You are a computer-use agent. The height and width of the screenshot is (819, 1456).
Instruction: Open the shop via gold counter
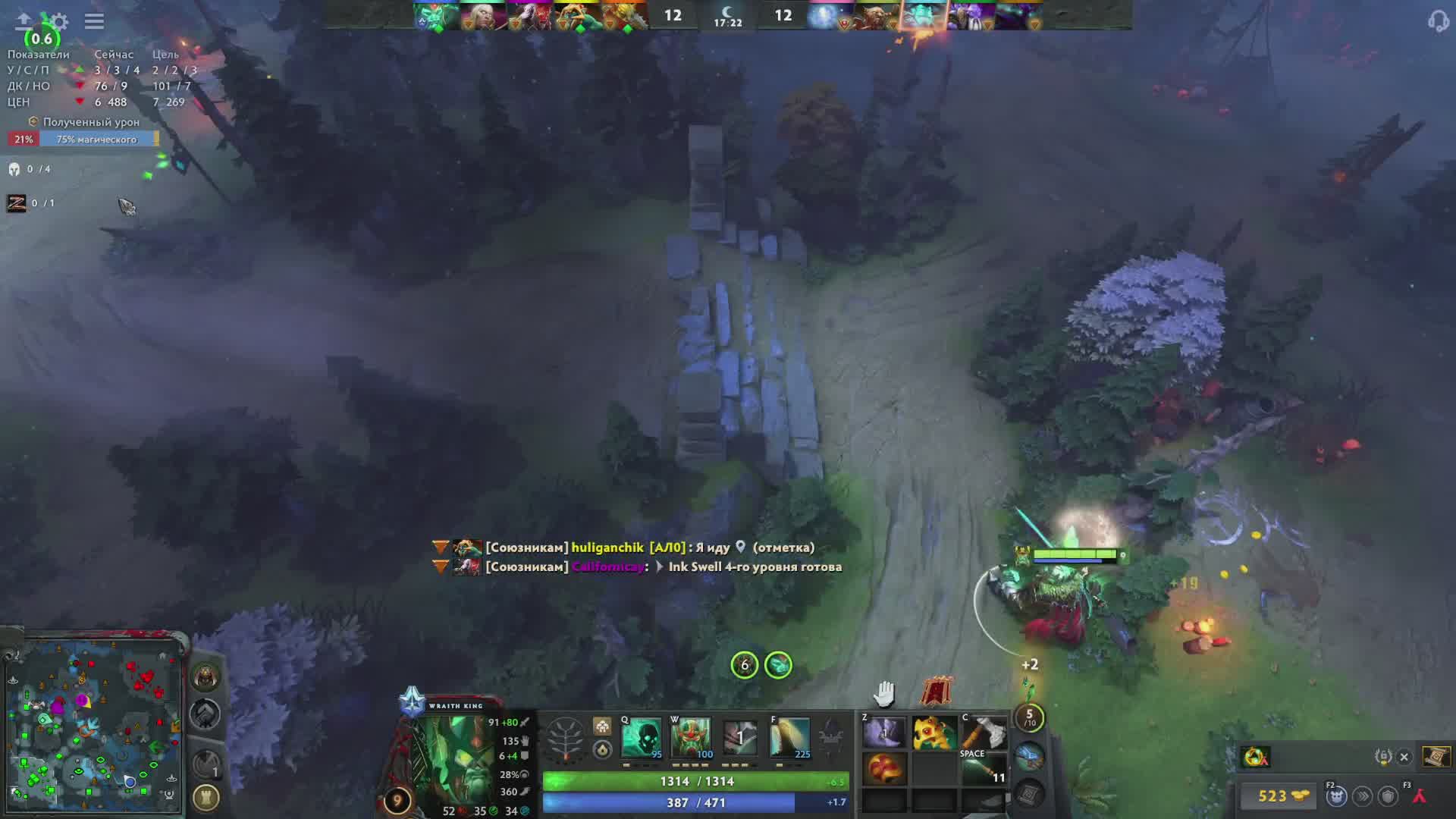click(1281, 795)
